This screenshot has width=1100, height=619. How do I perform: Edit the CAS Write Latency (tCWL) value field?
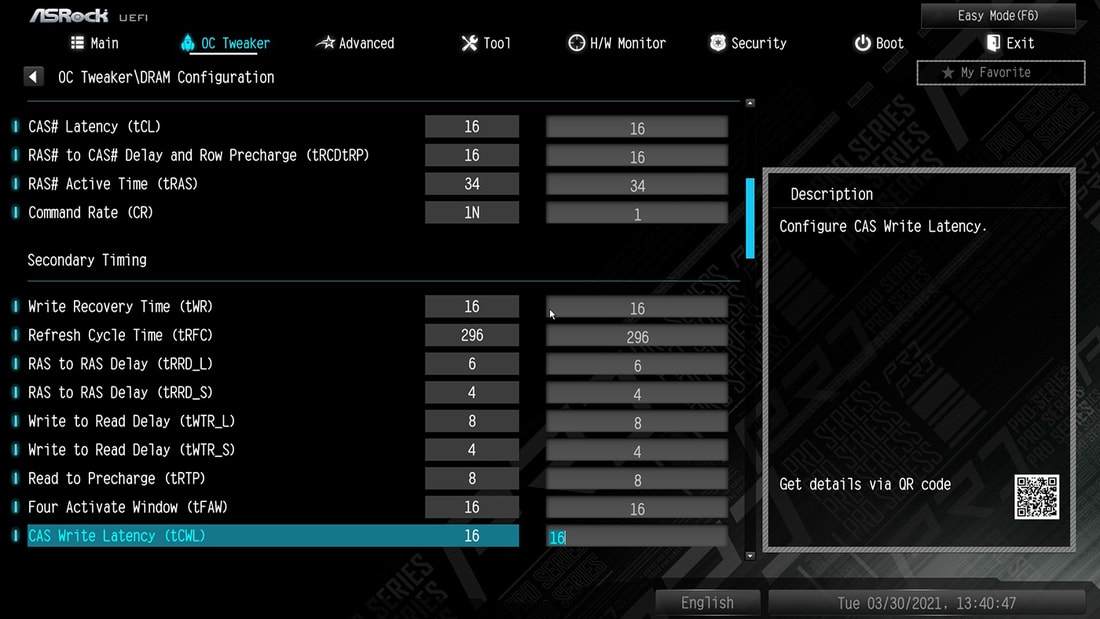pos(637,537)
